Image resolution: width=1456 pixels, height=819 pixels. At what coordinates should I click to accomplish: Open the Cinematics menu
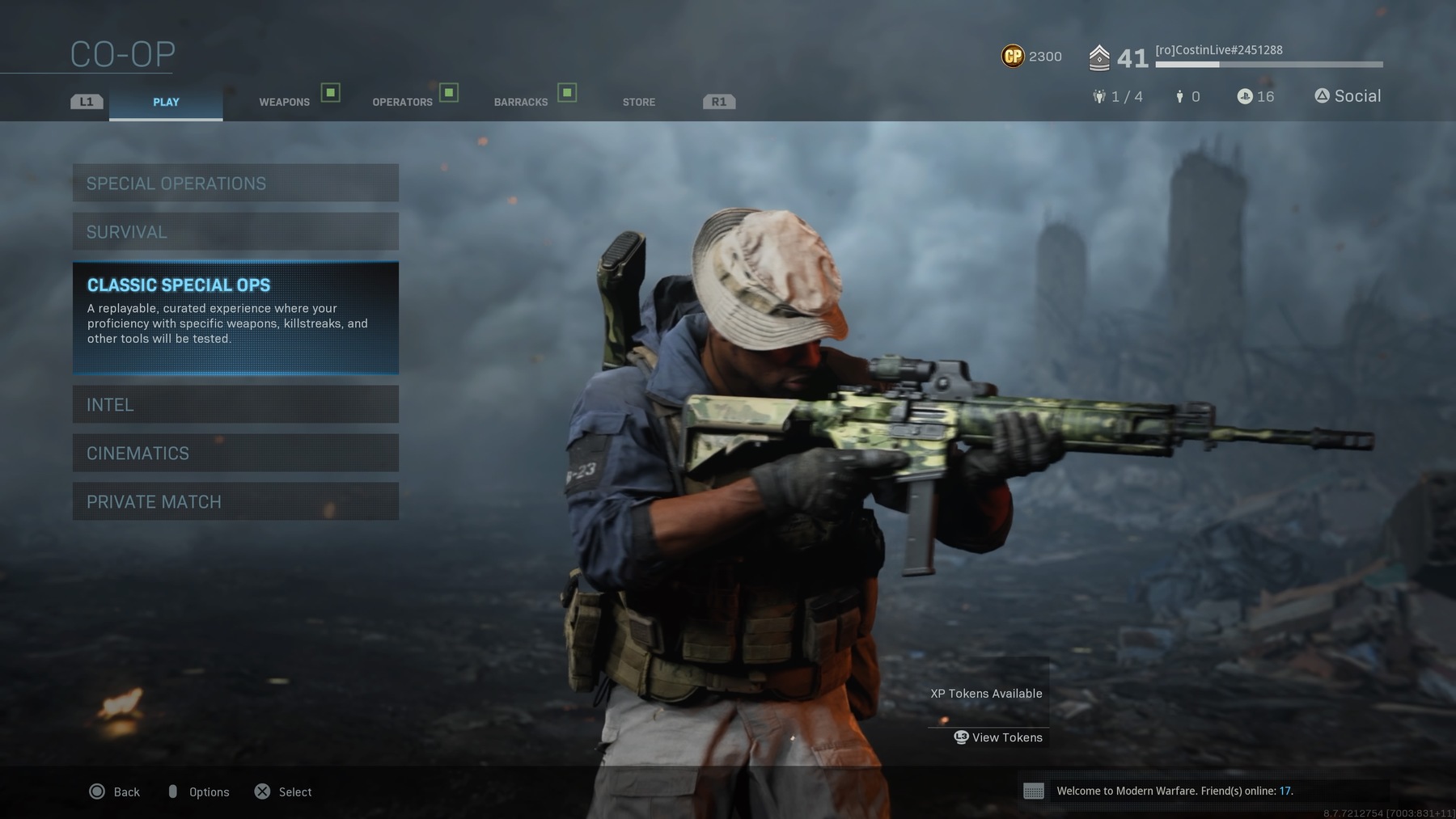point(235,453)
